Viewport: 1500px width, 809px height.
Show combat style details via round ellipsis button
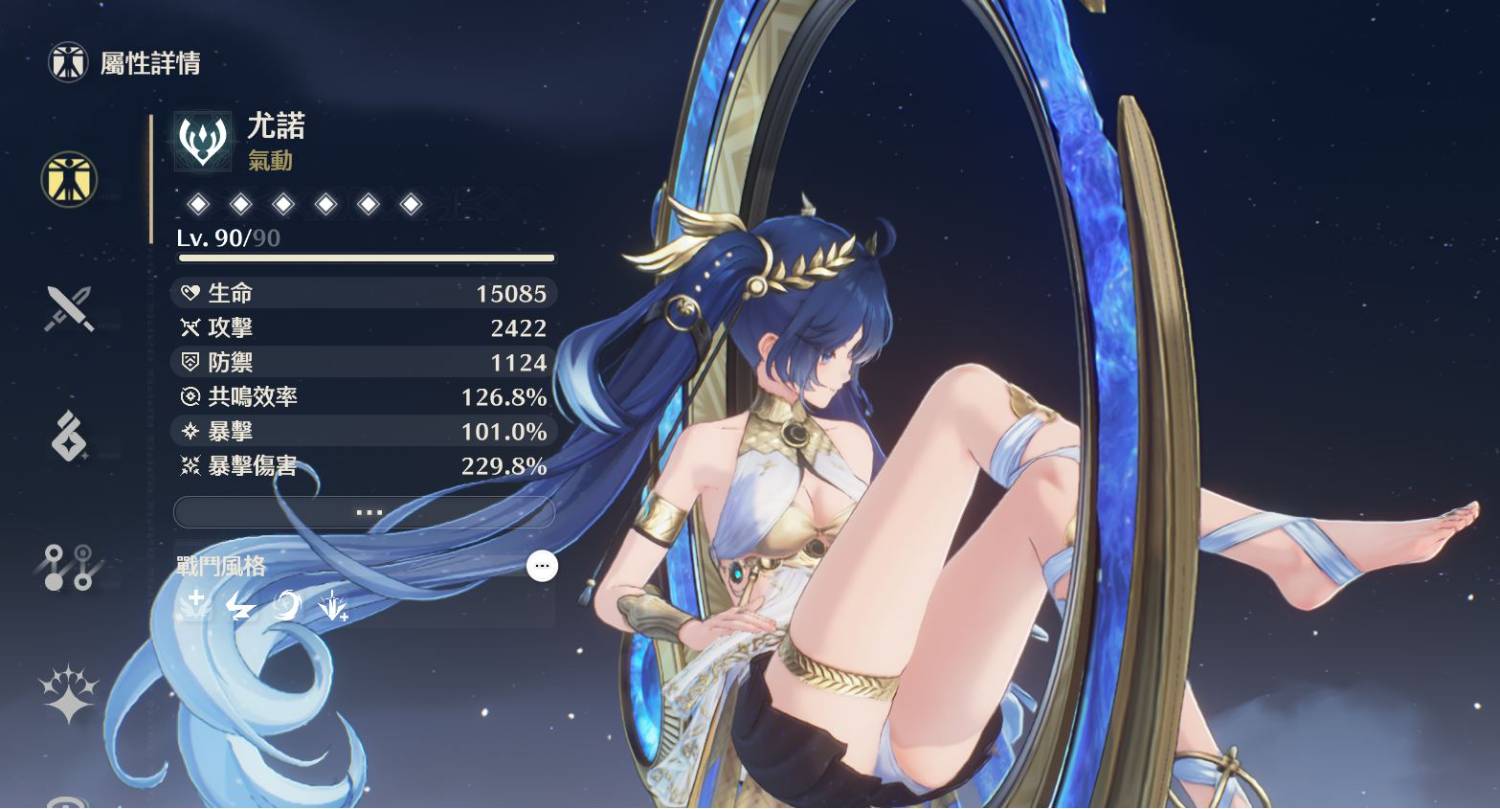[542, 566]
